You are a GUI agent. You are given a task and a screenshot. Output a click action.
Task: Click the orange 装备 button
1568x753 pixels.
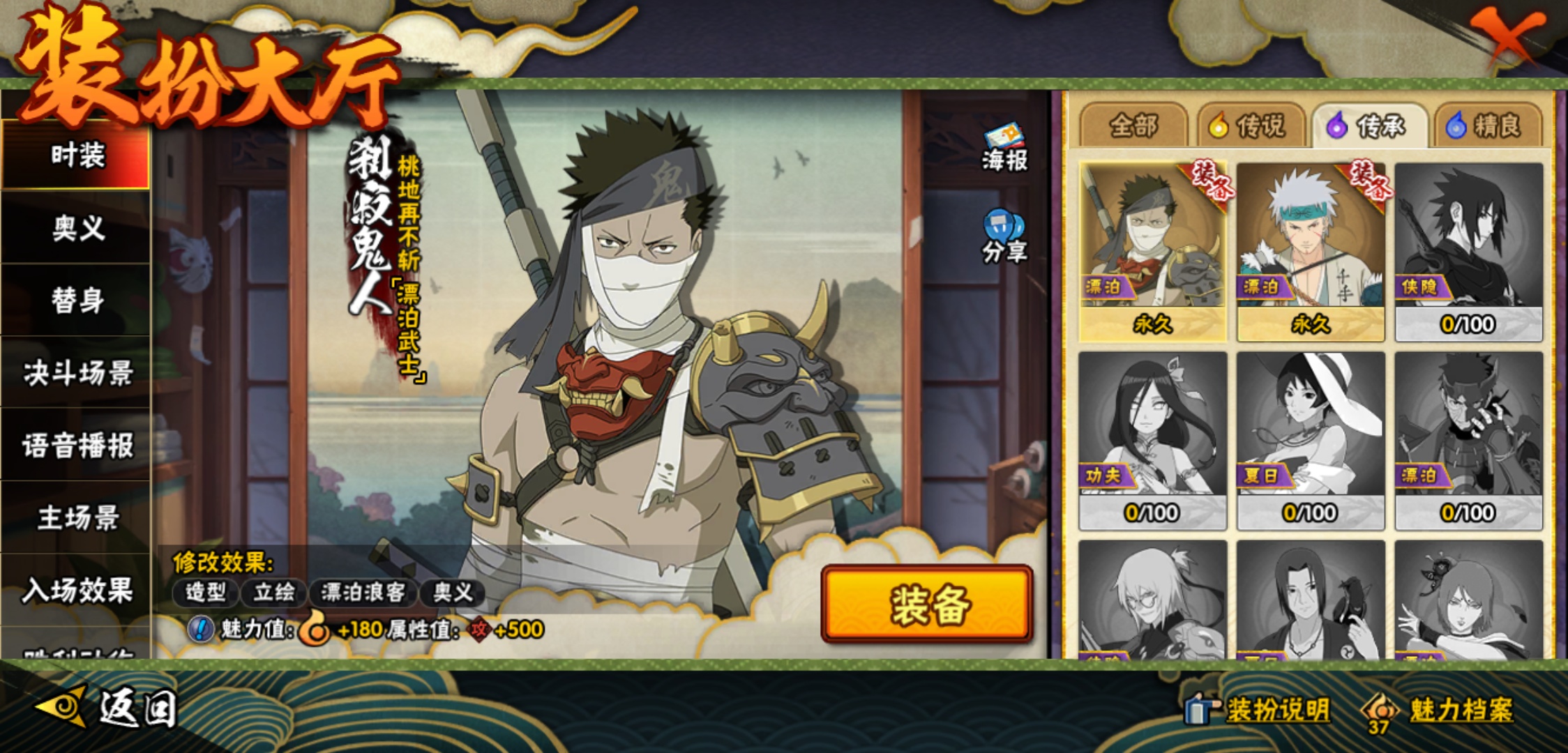coord(927,604)
